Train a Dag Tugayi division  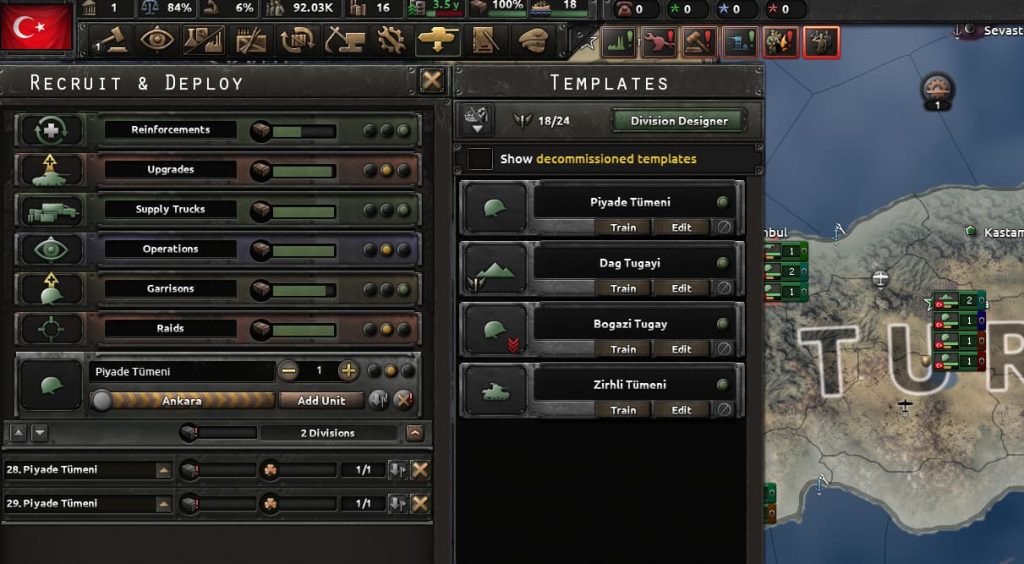click(623, 289)
